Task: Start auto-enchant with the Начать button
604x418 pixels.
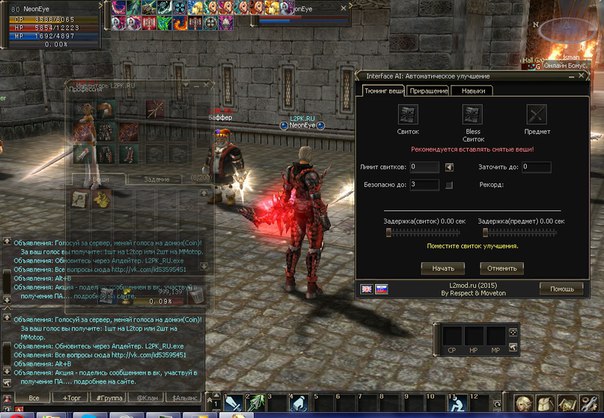Action: coord(443,268)
